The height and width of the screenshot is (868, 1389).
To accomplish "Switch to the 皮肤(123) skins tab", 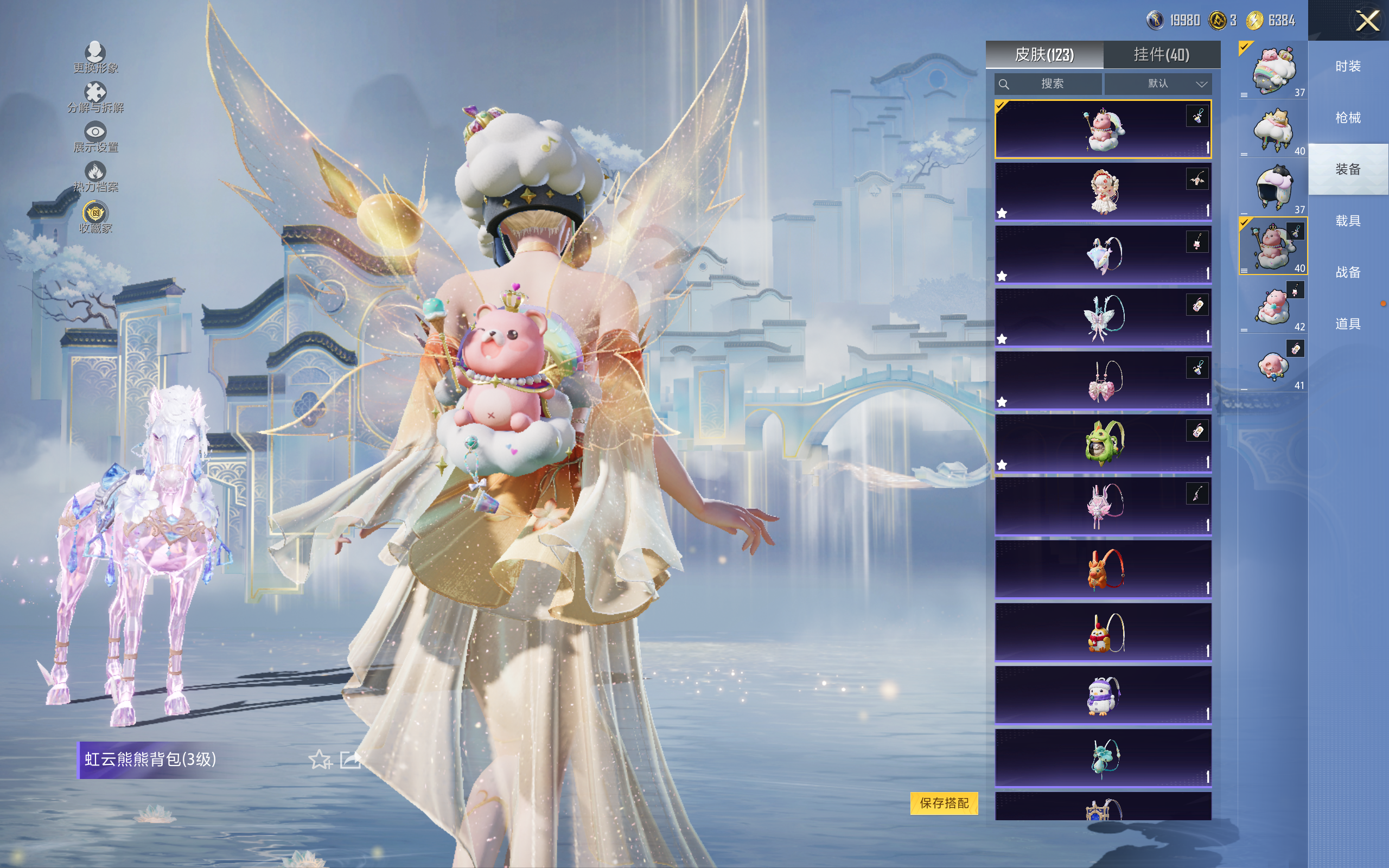I will [1044, 55].
